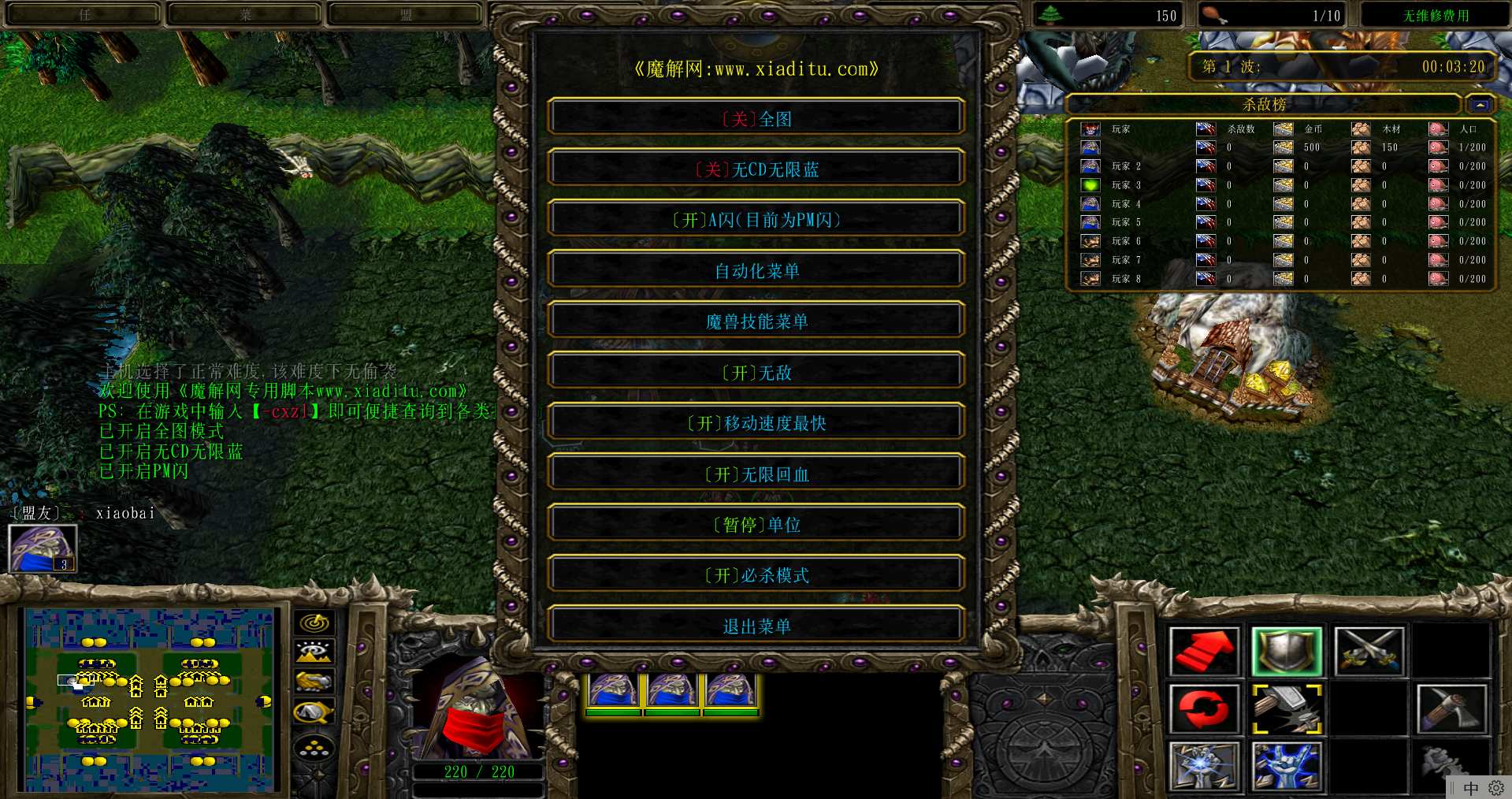The height and width of the screenshot is (799, 1512).
Task: Toggle 无CD无限蓝 no cooldown option
Action: [756, 169]
